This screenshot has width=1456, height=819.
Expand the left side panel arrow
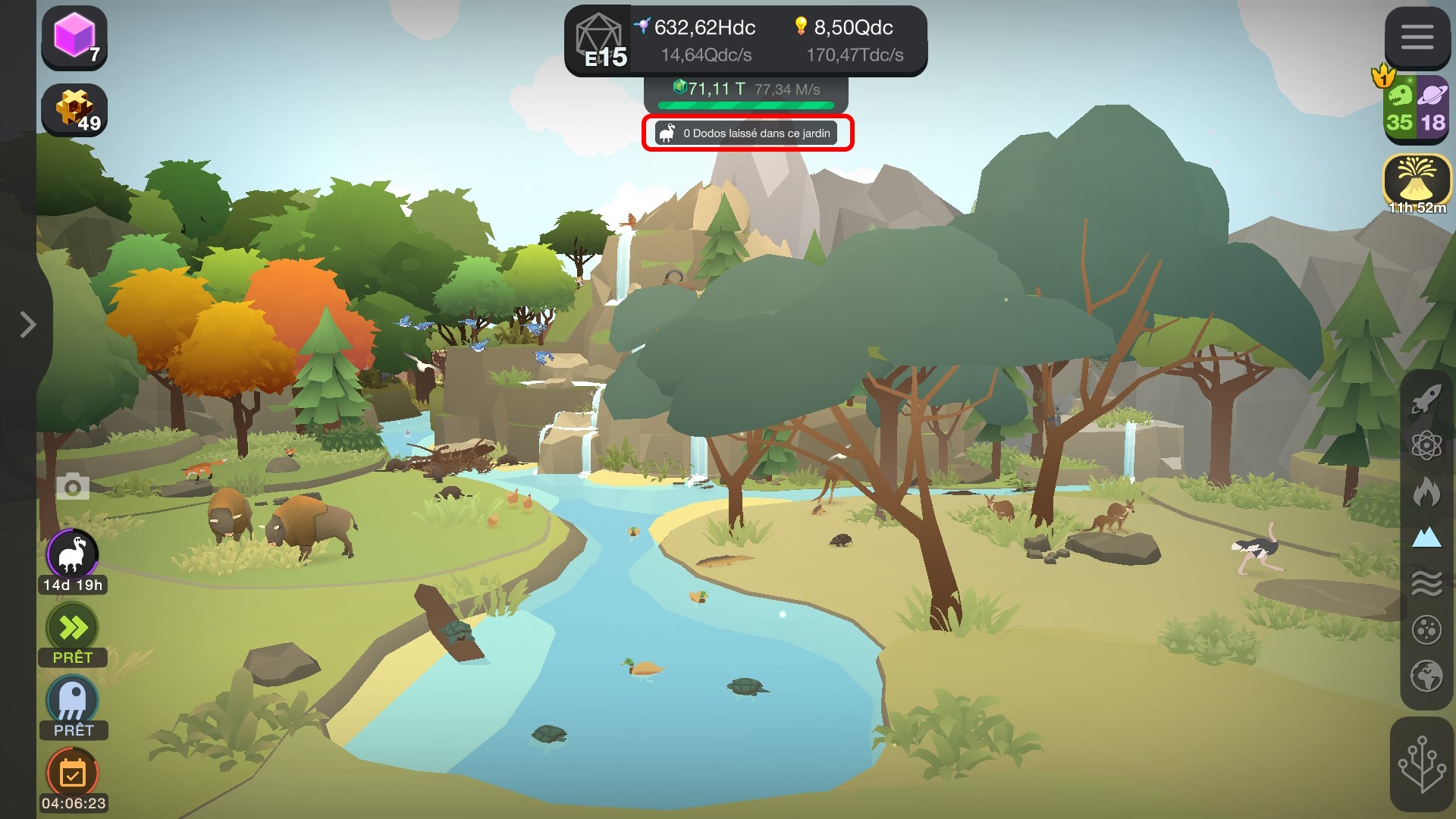coord(28,325)
